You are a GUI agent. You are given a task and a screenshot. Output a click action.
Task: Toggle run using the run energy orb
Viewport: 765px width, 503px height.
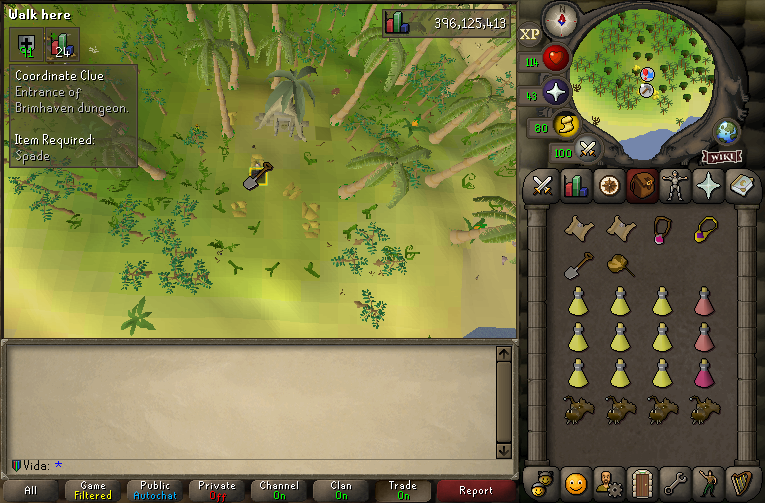tap(565, 125)
